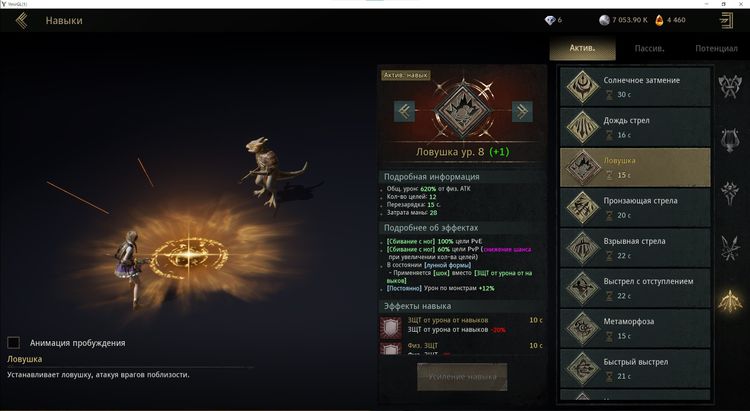This screenshot has height=411, width=750.
Task: Choose Выстрел с отступлением skill
Action: pos(635,287)
